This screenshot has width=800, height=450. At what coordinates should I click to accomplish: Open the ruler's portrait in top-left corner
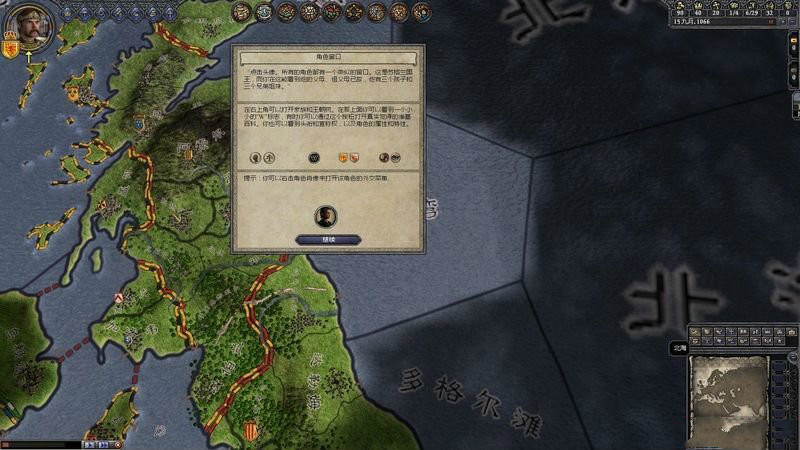[30, 27]
